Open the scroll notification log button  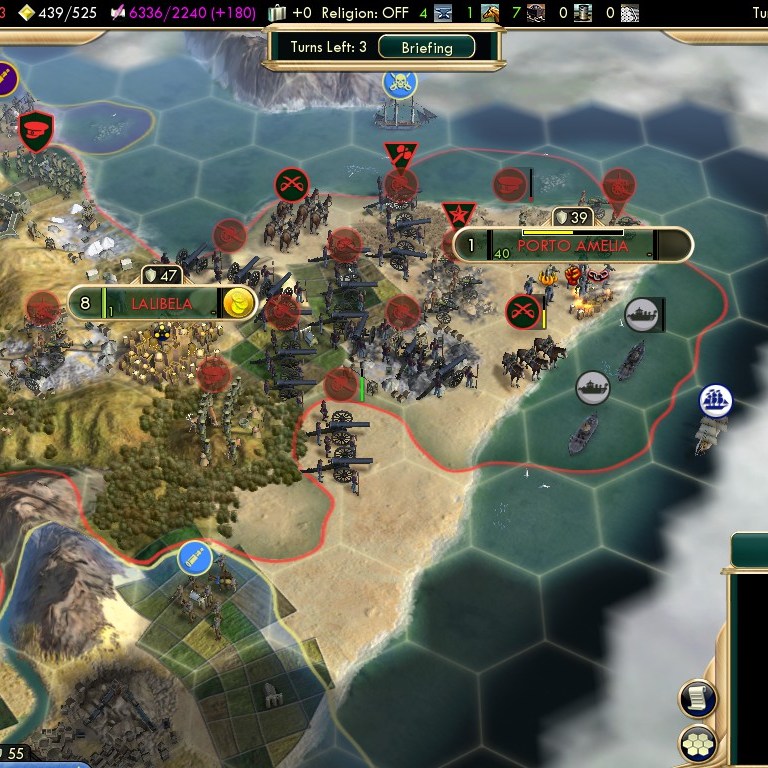click(x=697, y=698)
